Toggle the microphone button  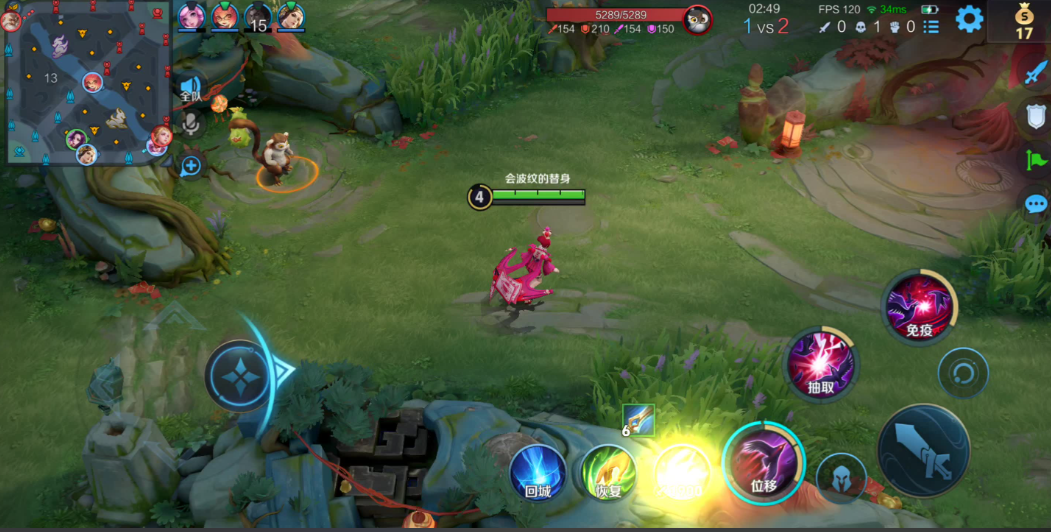(189, 124)
